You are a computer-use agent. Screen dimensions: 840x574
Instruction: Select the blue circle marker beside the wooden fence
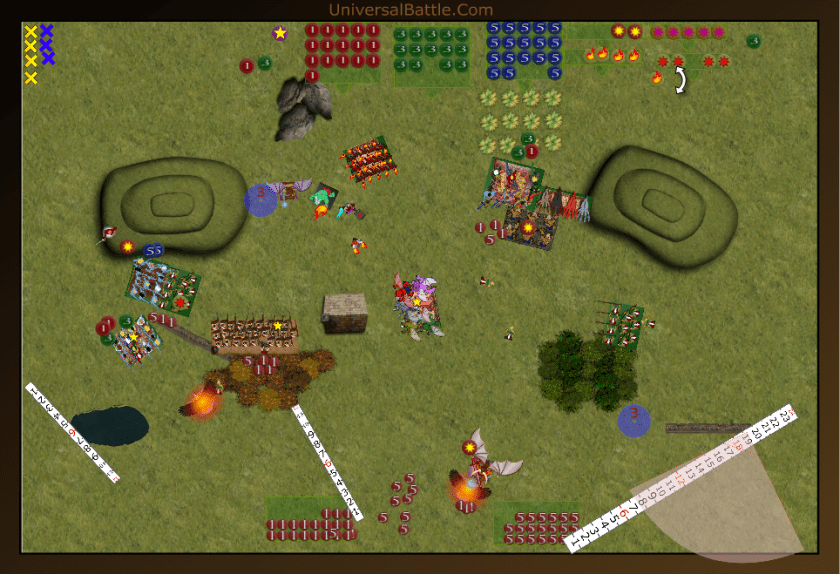click(634, 420)
